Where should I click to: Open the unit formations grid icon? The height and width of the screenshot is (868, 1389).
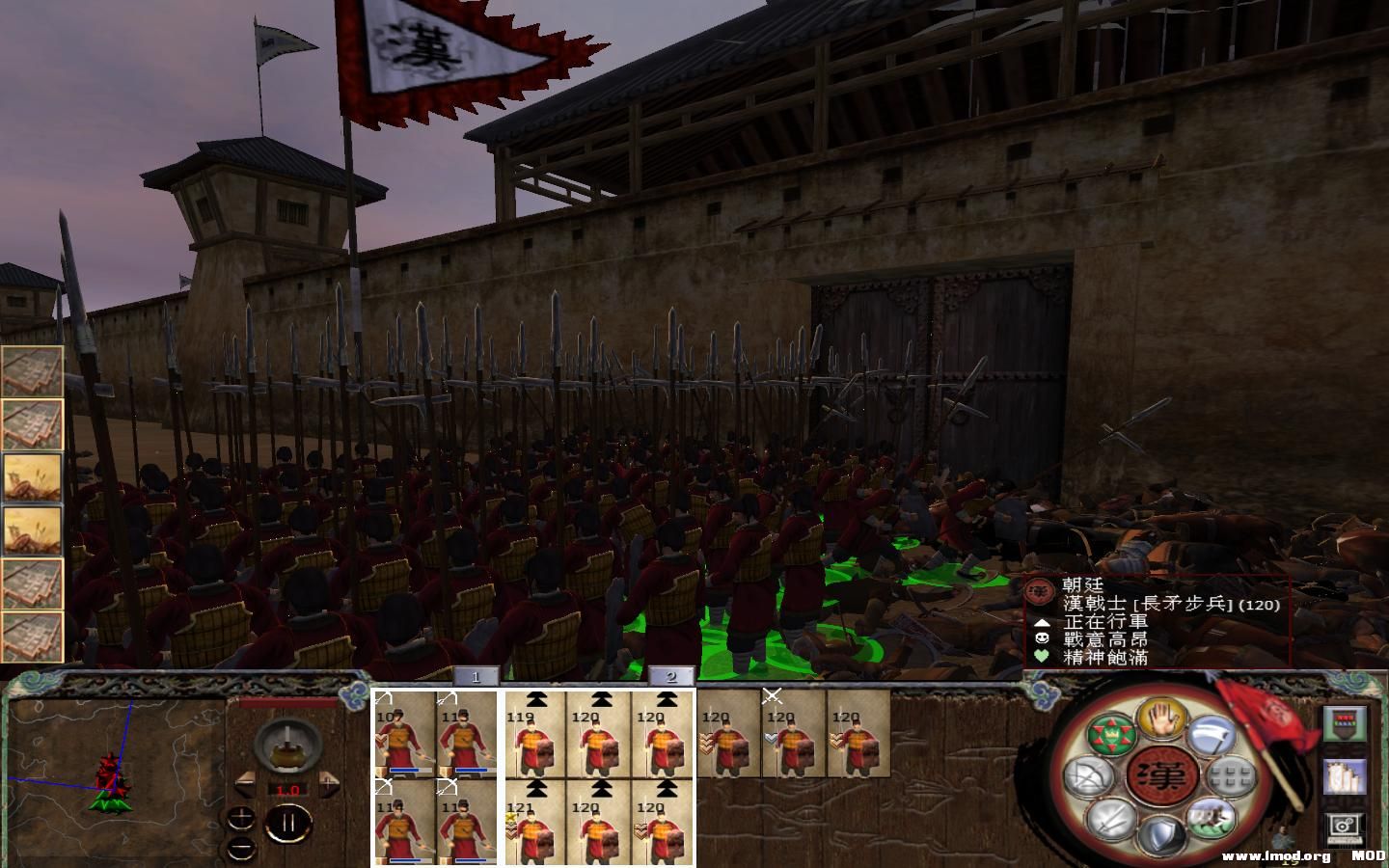[1229, 774]
